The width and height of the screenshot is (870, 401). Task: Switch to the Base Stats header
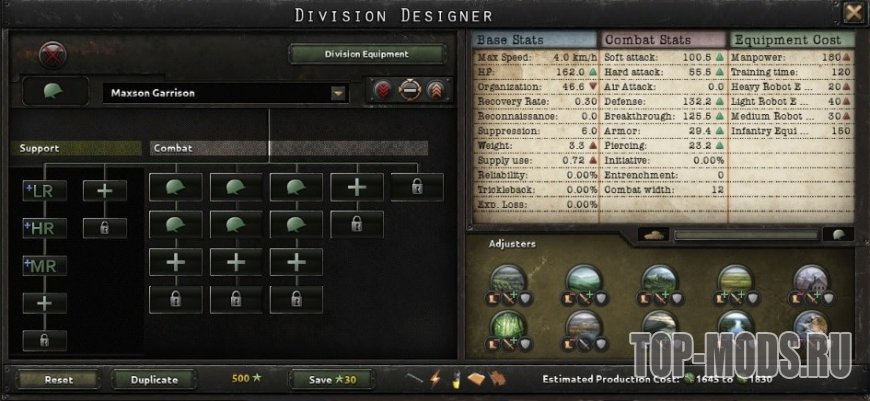[x=532, y=39]
